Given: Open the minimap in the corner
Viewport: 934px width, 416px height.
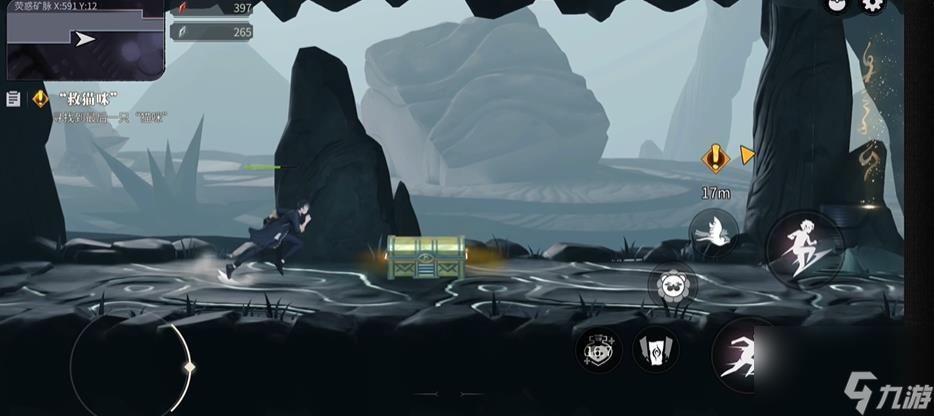Looking at the screenshot, I should pos(85,39).
